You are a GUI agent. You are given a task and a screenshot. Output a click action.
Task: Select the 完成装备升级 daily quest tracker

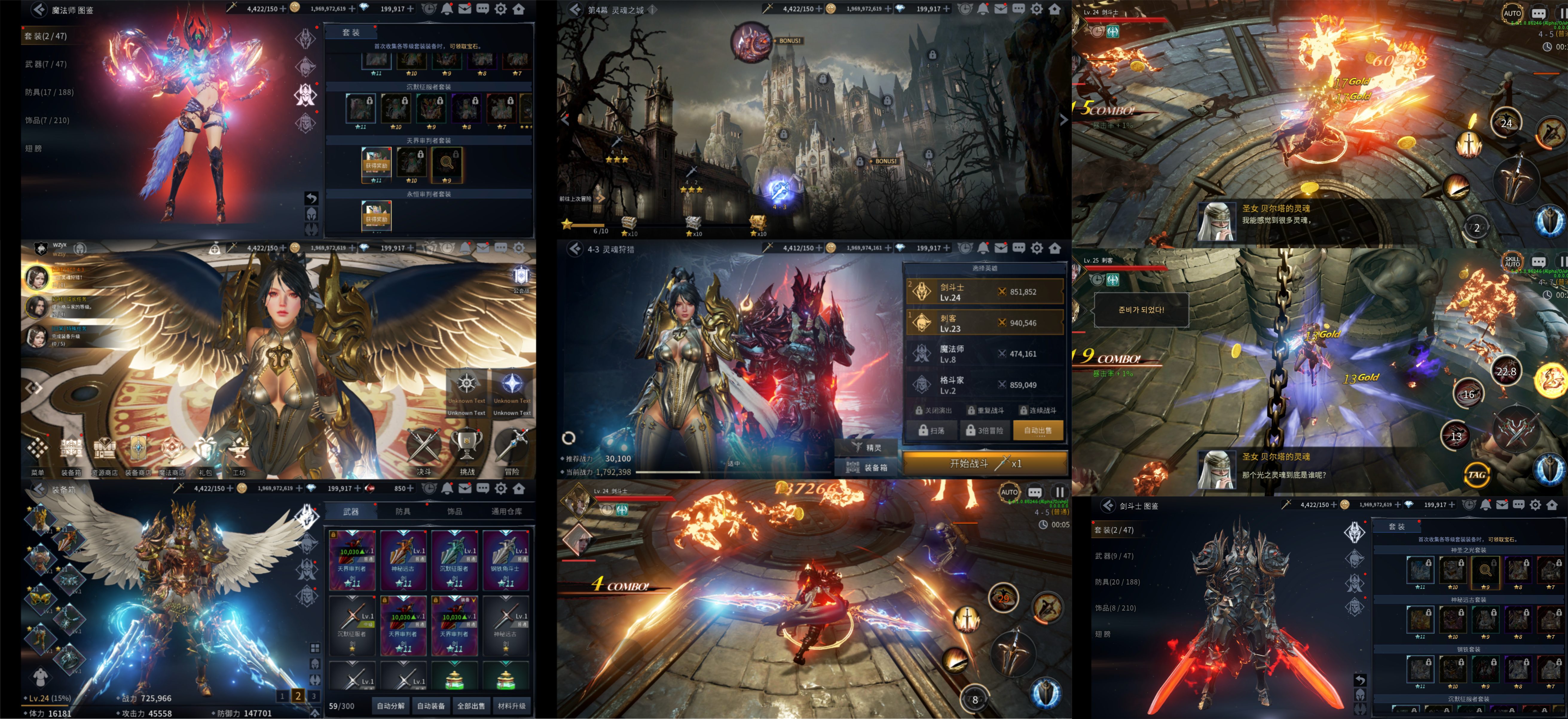pos(37,337)
